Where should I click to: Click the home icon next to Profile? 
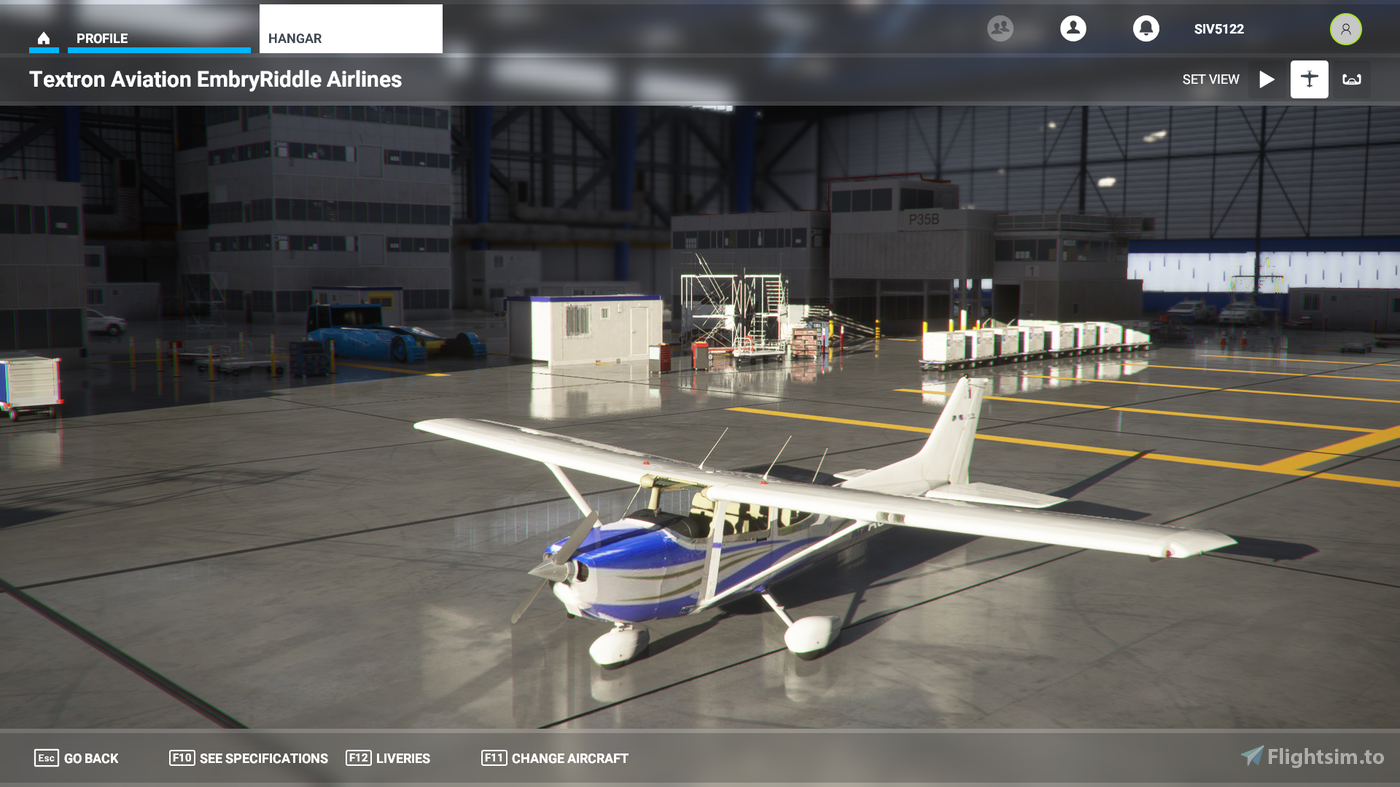pos(43,36)
